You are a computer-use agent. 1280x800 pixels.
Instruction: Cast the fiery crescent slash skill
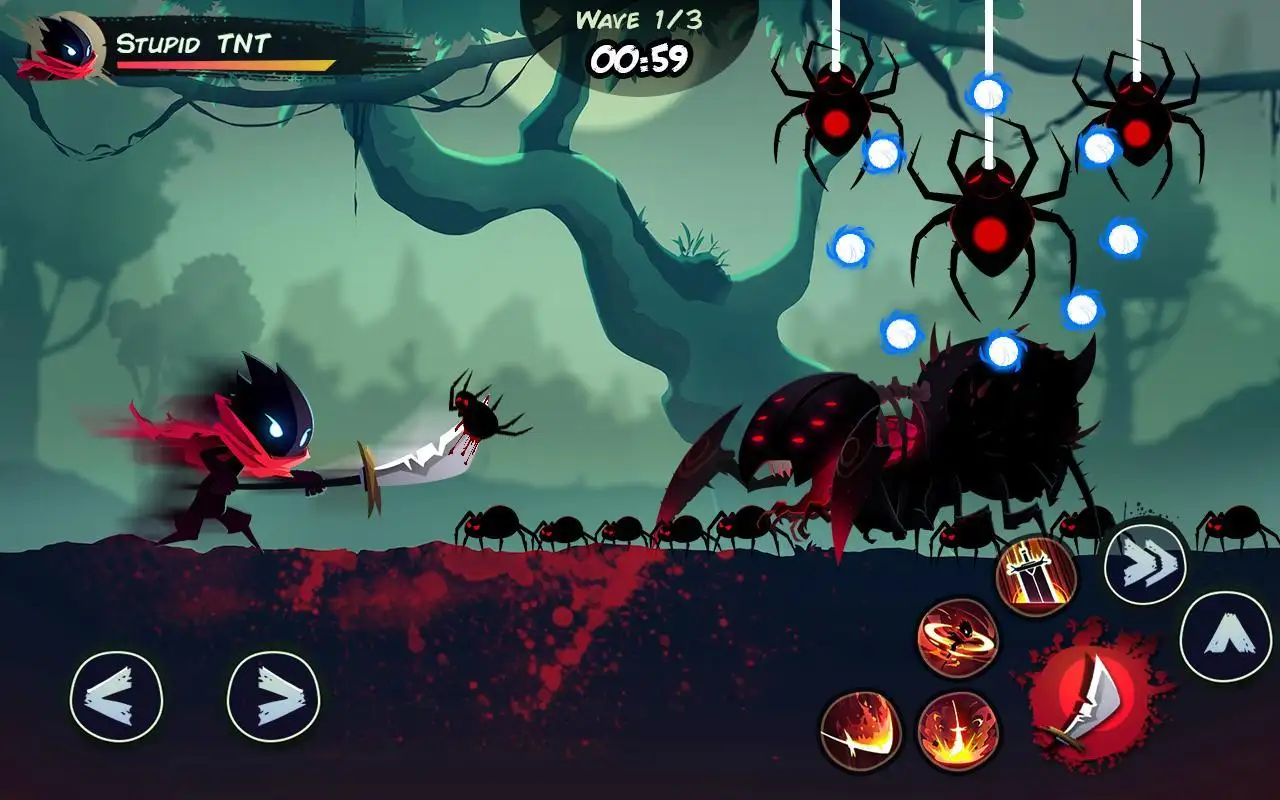pos(861,731)
